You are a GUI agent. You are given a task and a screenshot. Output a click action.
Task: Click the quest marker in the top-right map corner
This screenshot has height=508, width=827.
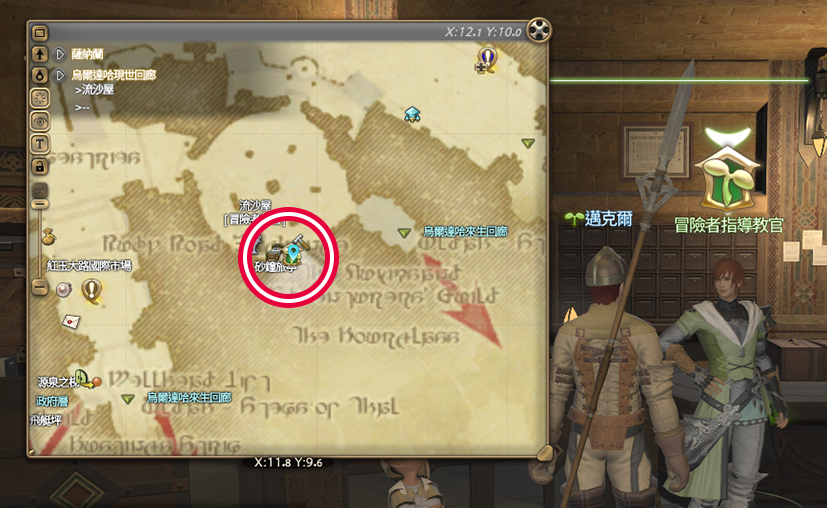(487, 60)
